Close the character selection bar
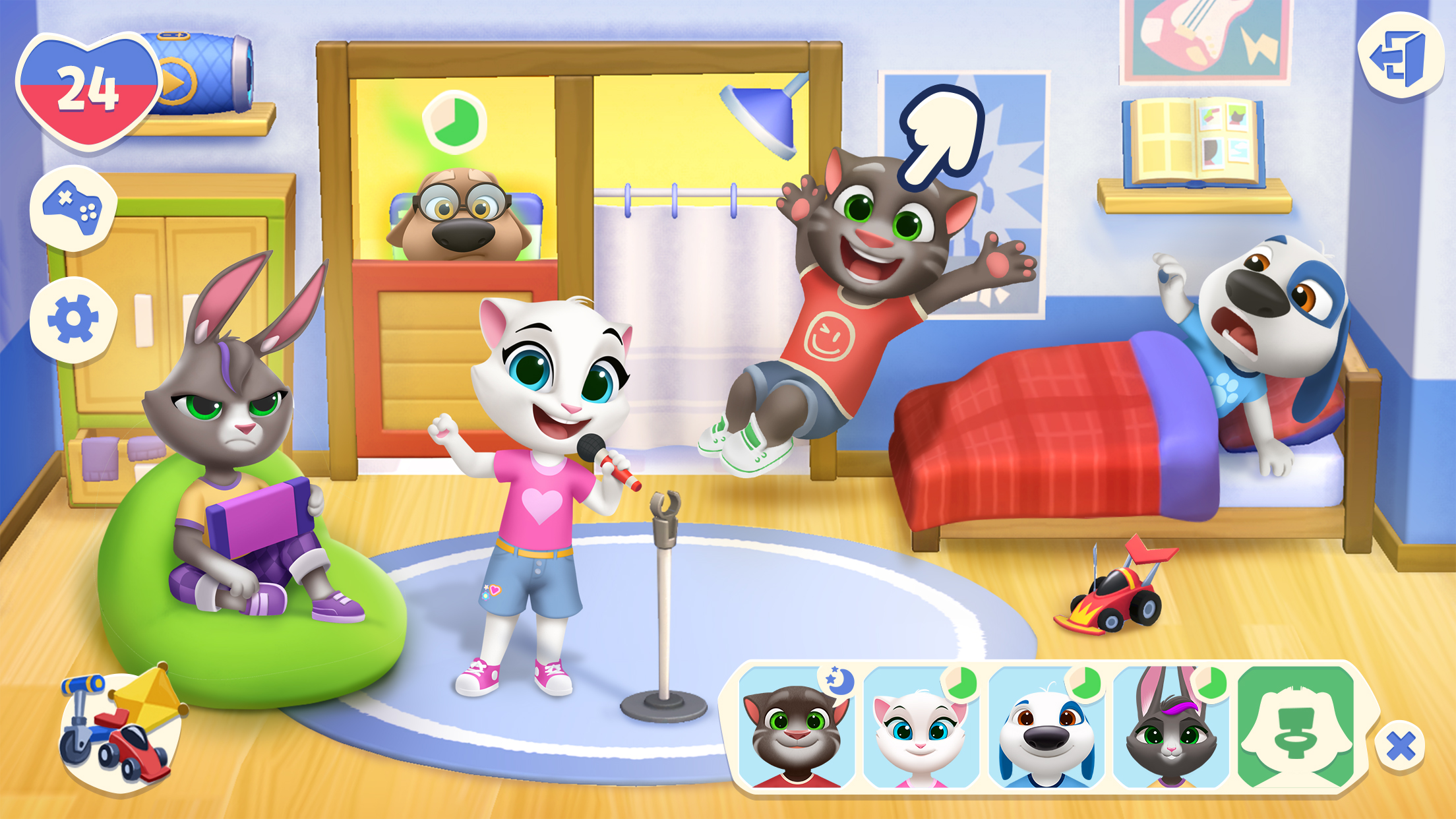Viewport: 1456px width, 819px height. click(1400, 746)
